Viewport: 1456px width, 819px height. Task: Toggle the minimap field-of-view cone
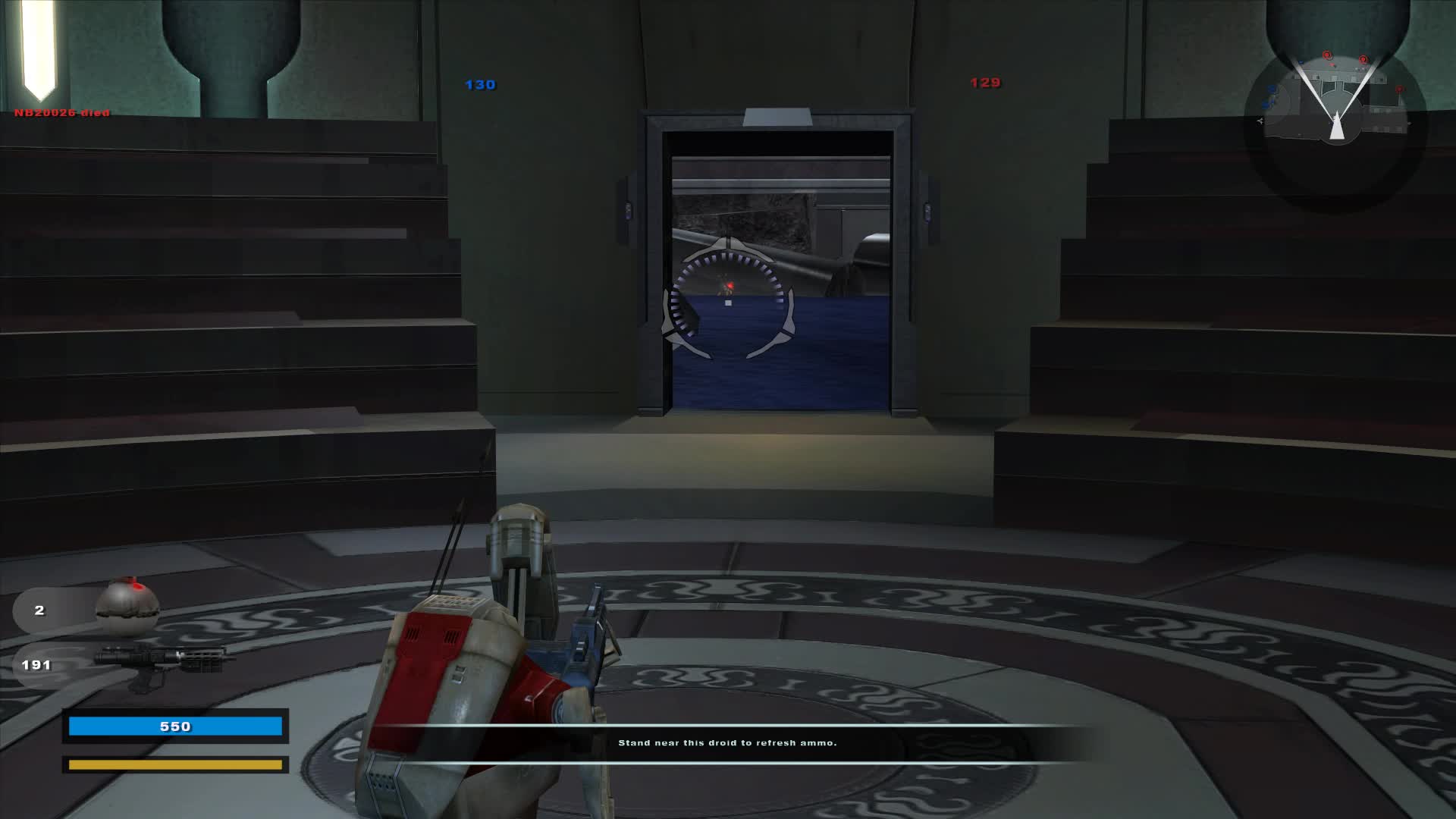pyautogui.click(x=1337, y=91)
